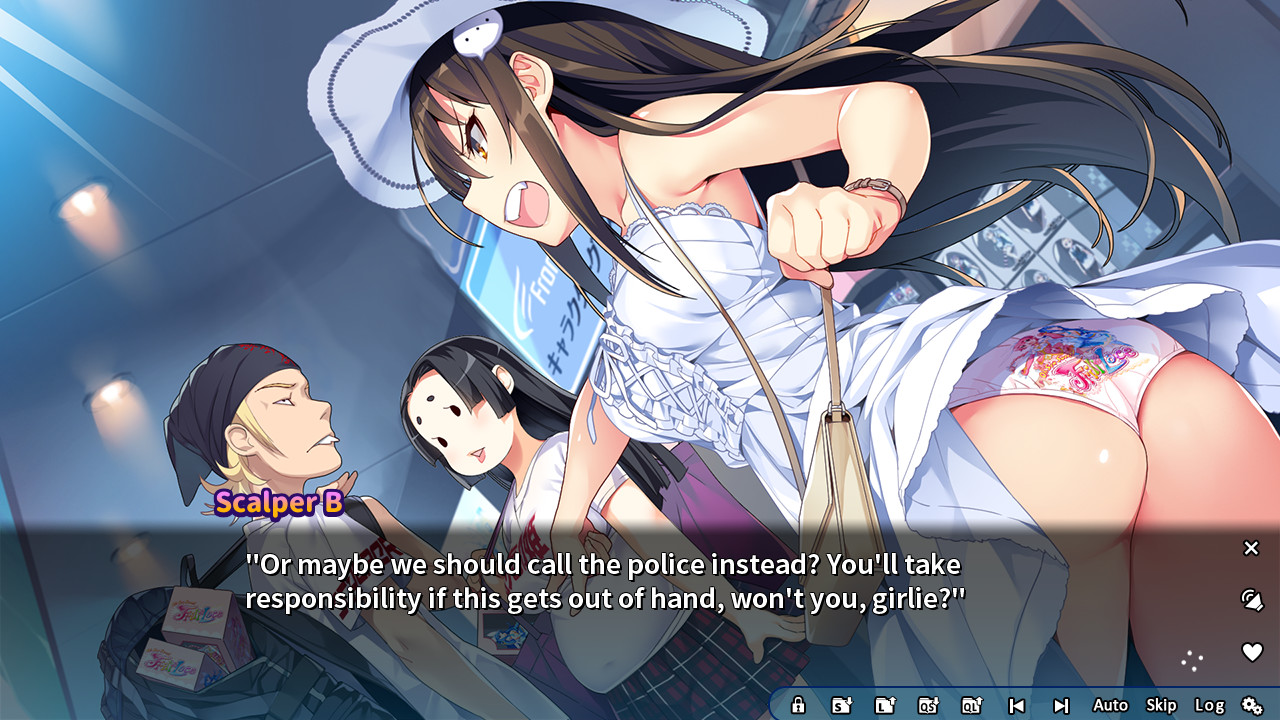Activate Skip mode
This screenshot has height=720, width=1280.
pos(1161,705)
